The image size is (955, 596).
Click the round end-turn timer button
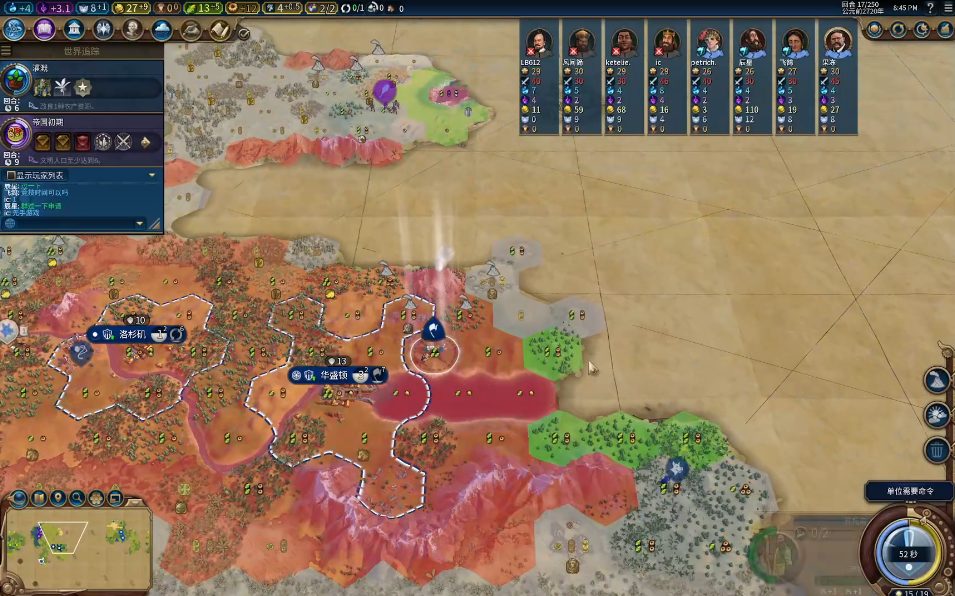(907, 553)
